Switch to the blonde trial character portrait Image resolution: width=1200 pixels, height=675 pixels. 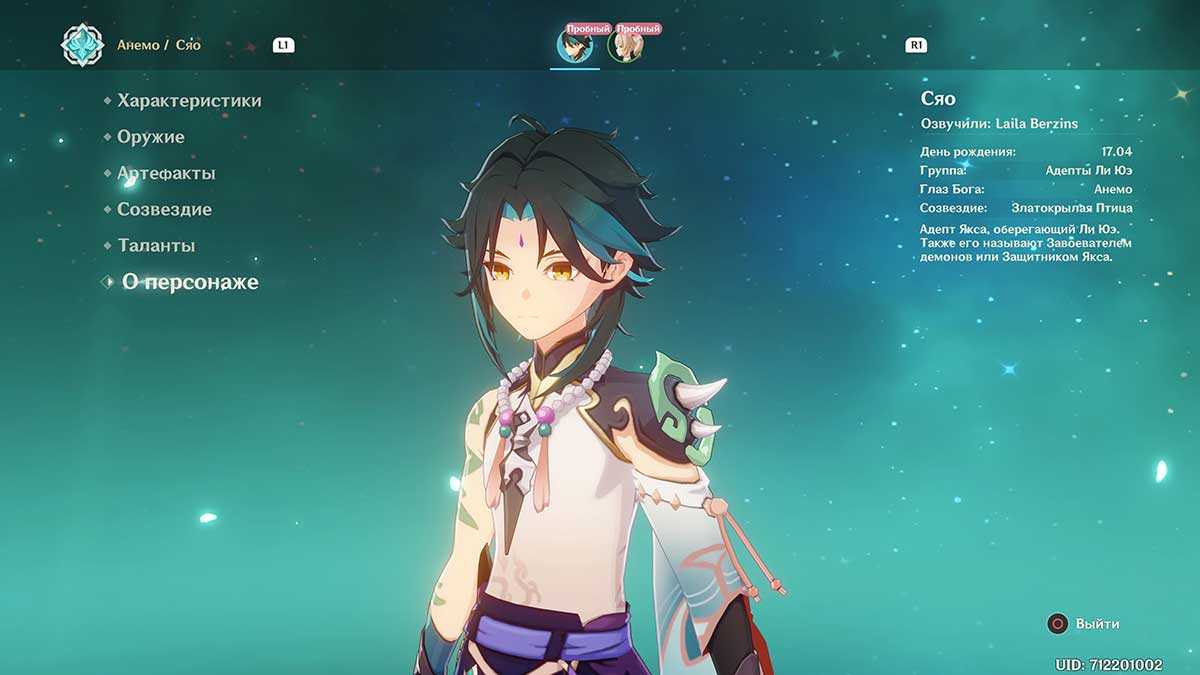pos(625,45)
